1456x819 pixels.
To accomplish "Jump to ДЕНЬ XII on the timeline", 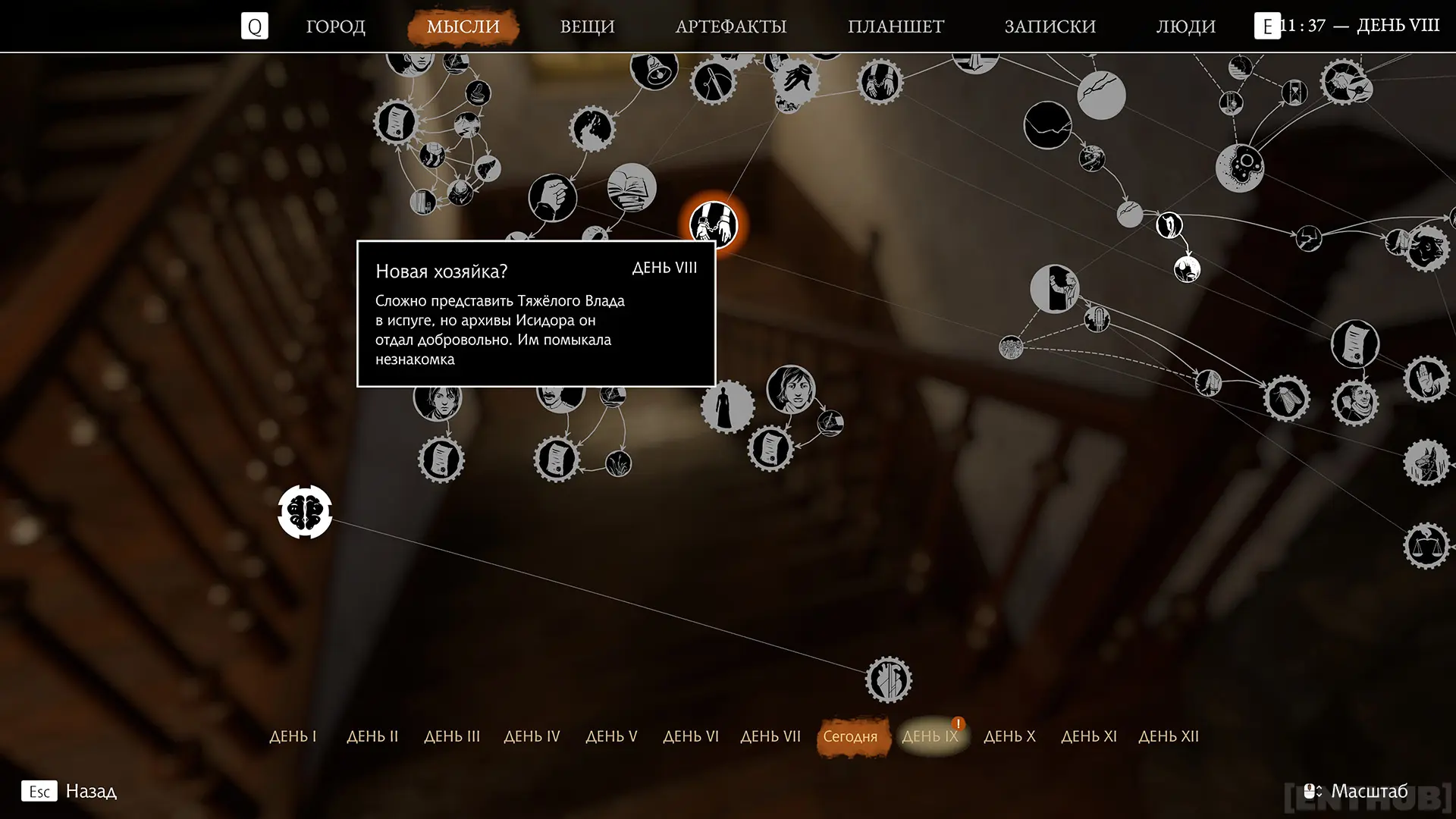I will pos(1168,736).
